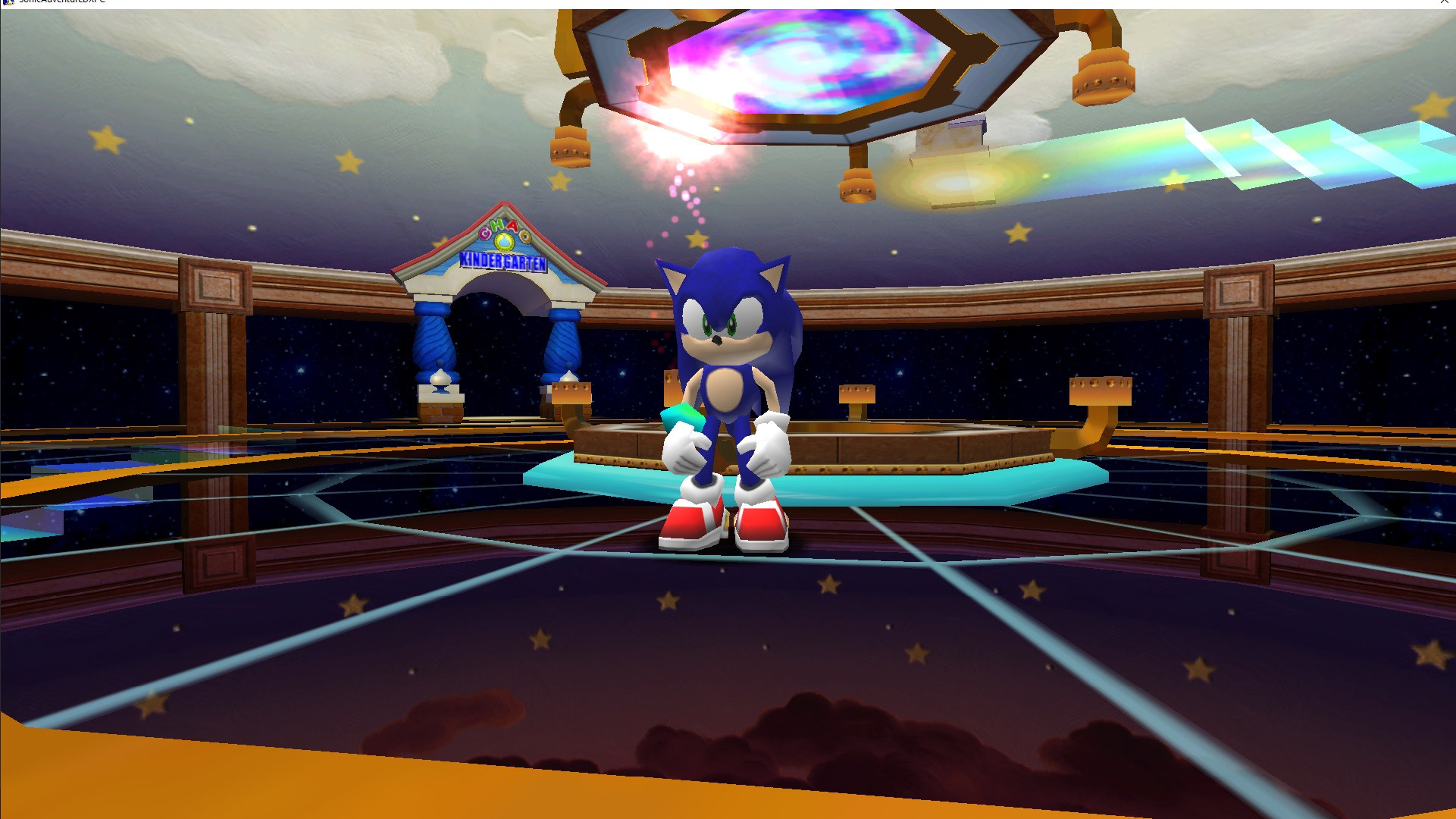This screenshot has height=819, width=1456.
Task: Click the Sonic Adventure DX title bar icon
Action: click(x=8, y=3)
